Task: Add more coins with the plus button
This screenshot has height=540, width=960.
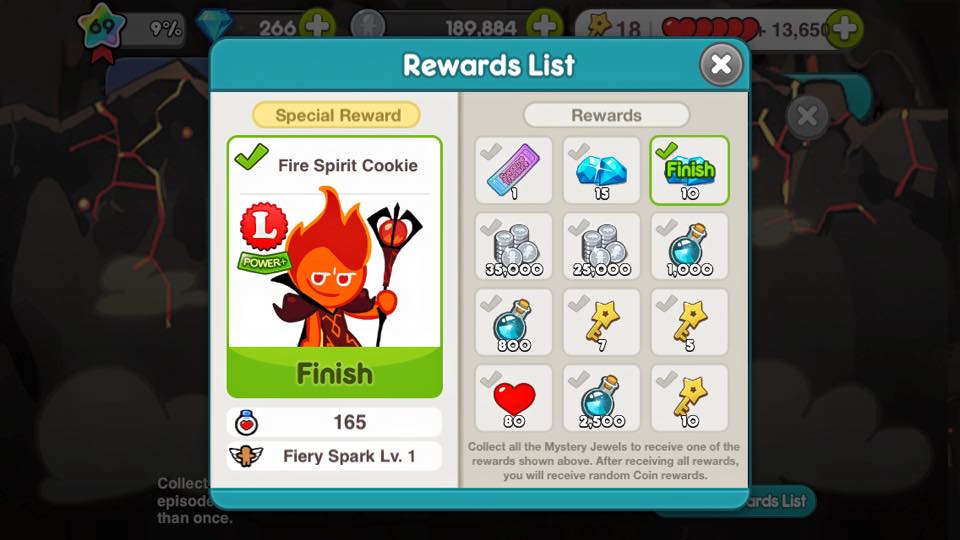Action: [545, 25]
